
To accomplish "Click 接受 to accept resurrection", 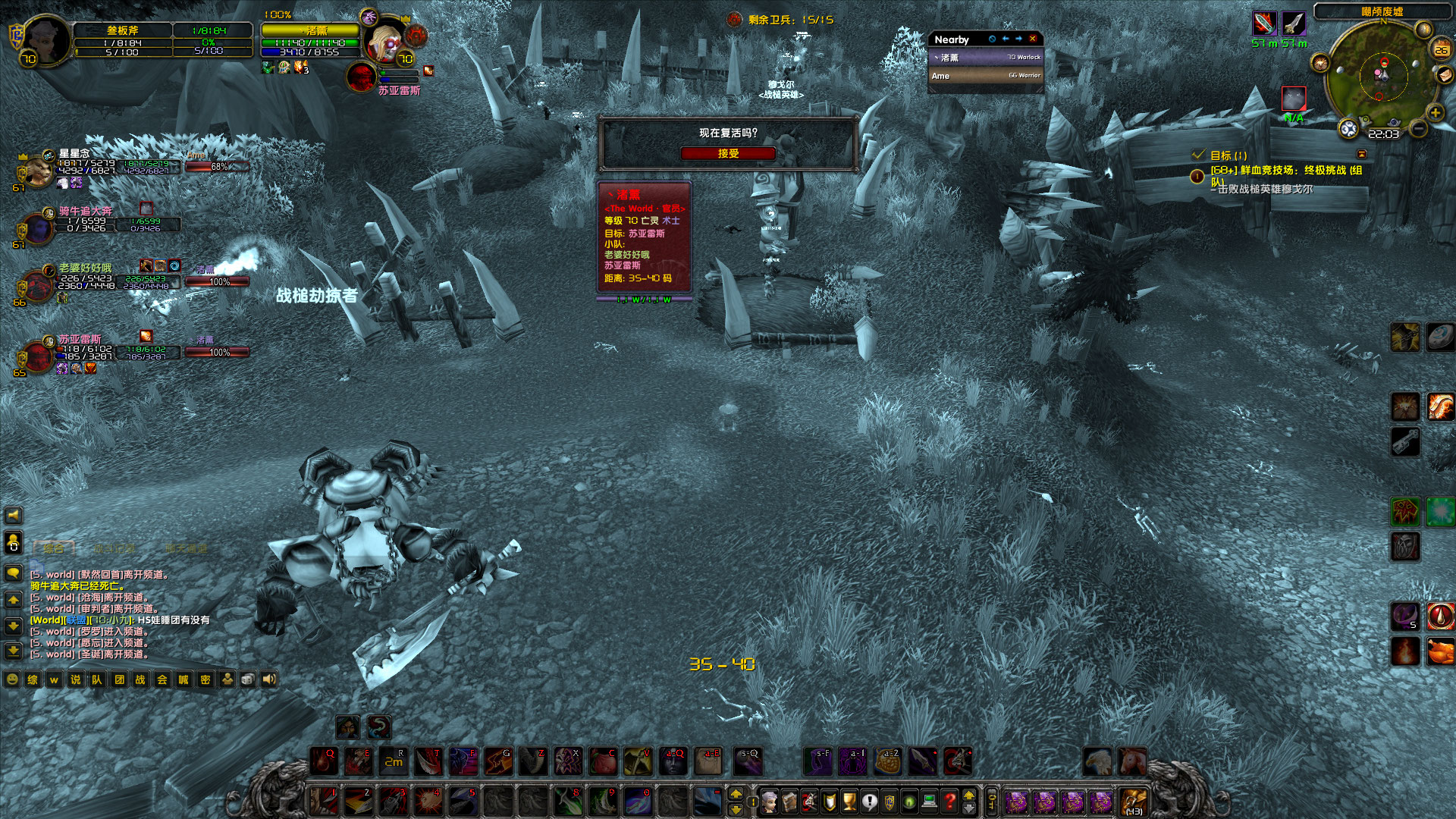I will click(728, 153).
